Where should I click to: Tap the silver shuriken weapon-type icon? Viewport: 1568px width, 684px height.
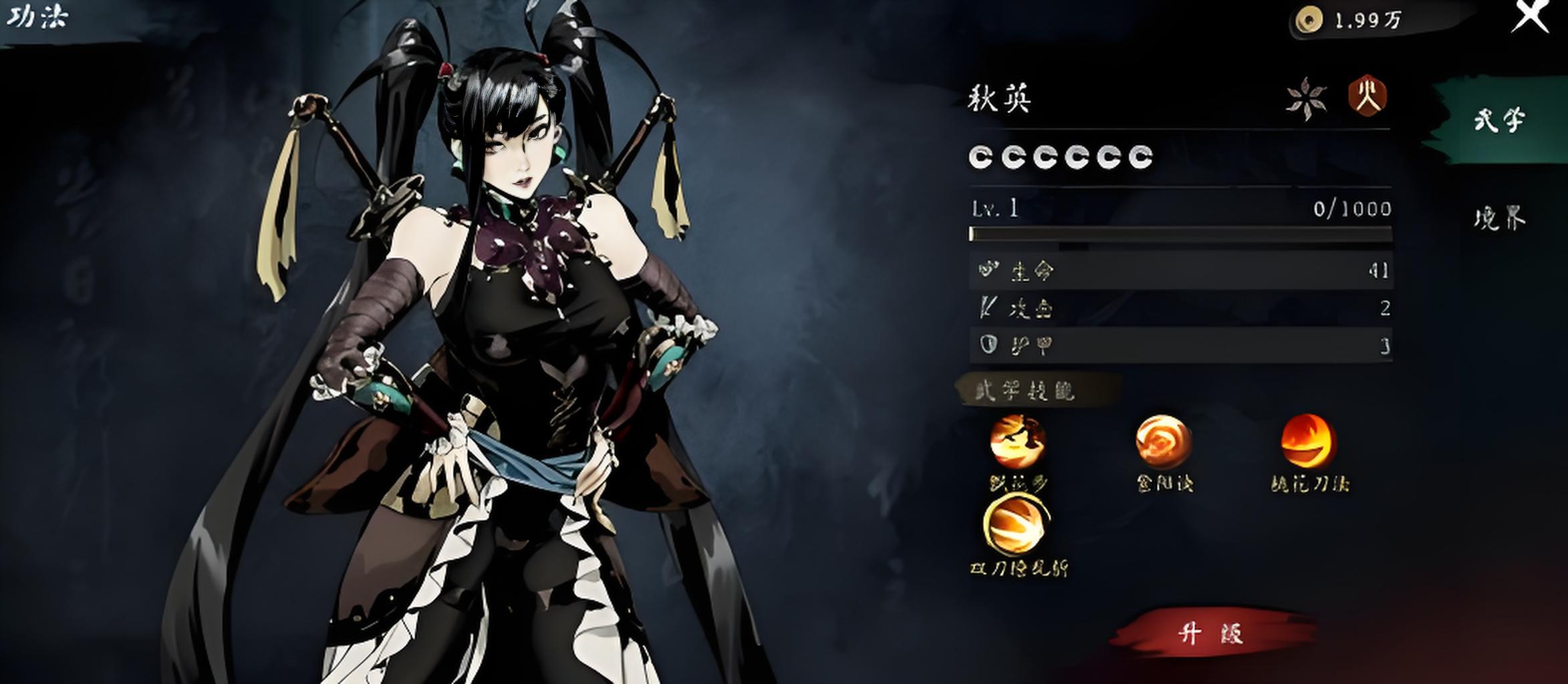1306,98
